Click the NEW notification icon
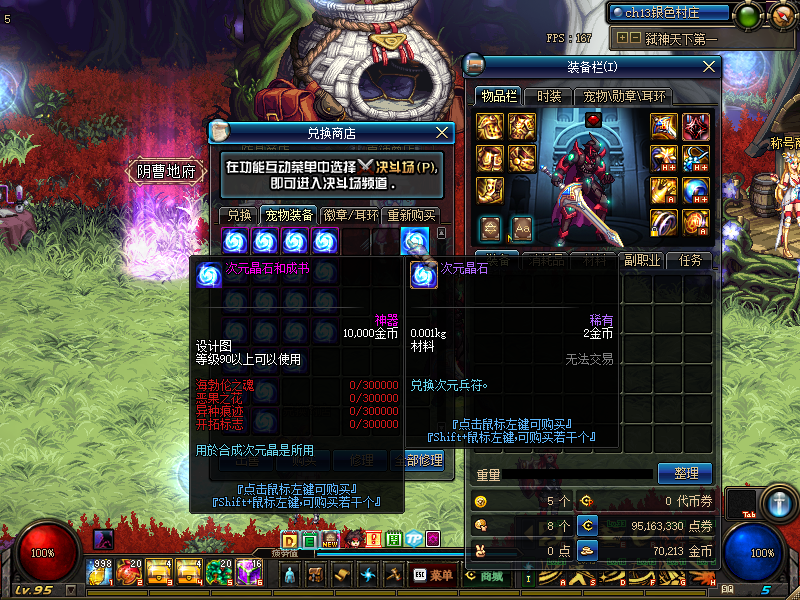This screenshot has height=600, width=800. [x=330, y=541]
